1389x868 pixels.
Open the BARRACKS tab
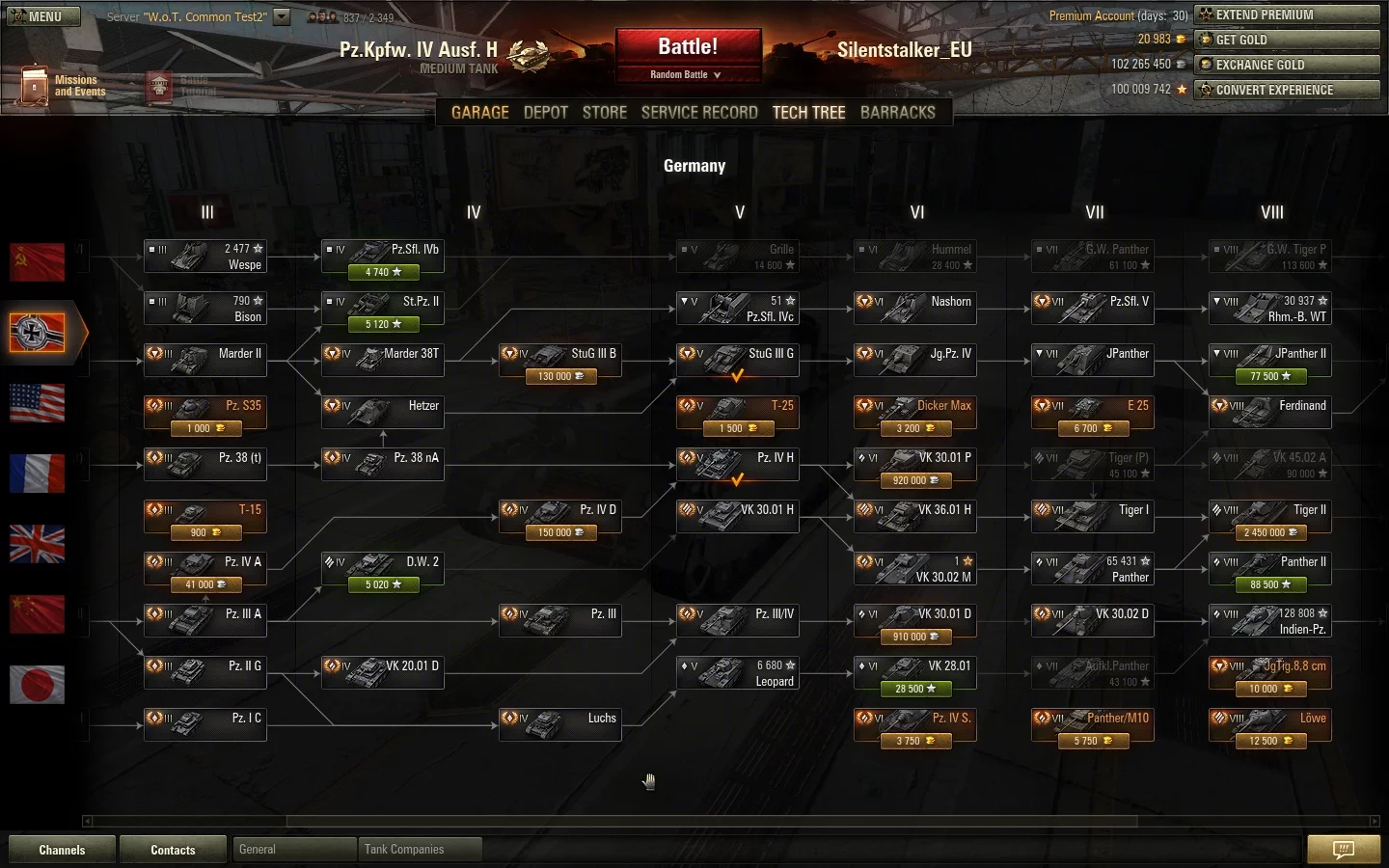tap(897, 113)
